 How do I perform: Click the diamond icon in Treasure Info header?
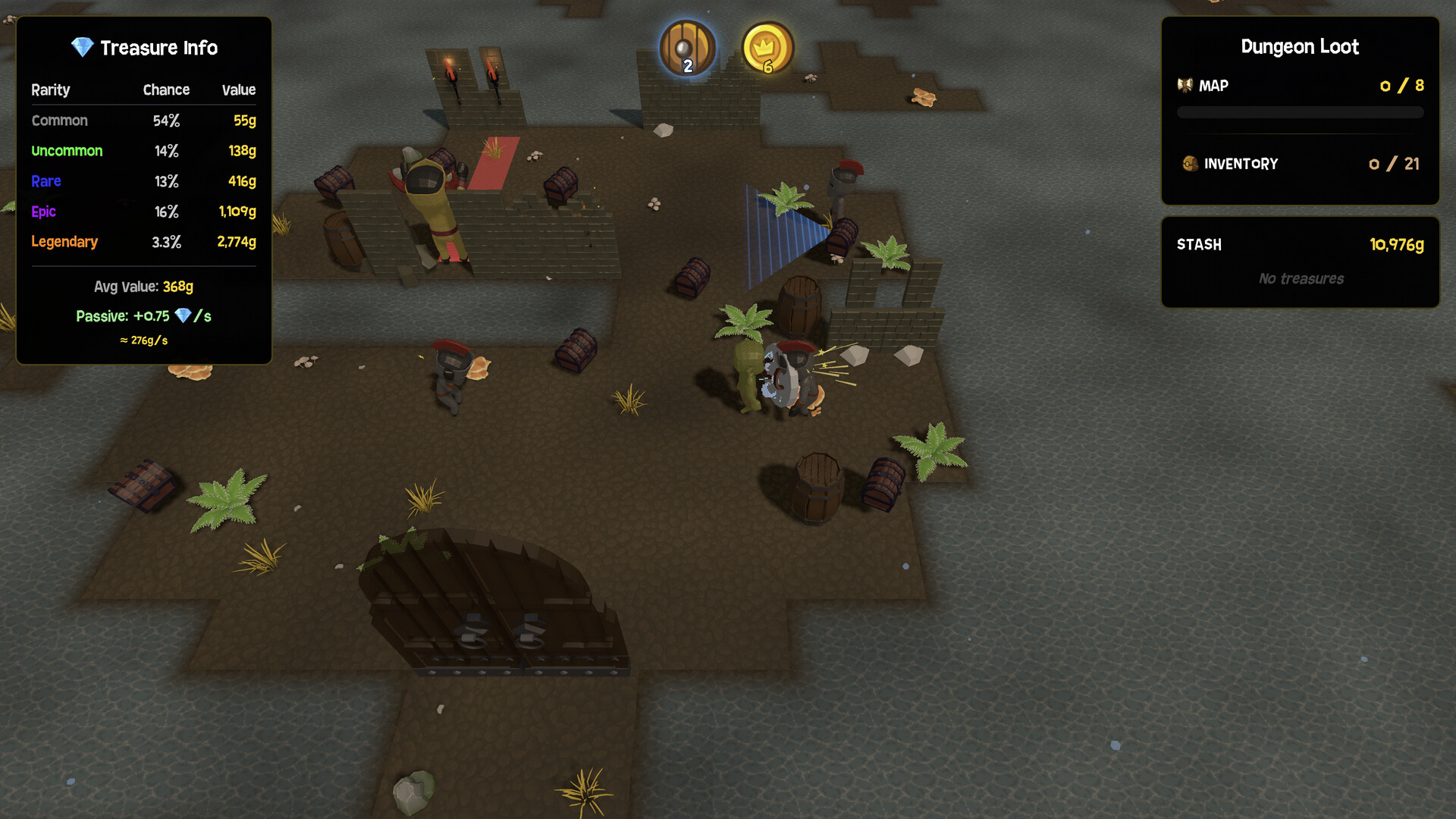[x=81, y=47]
